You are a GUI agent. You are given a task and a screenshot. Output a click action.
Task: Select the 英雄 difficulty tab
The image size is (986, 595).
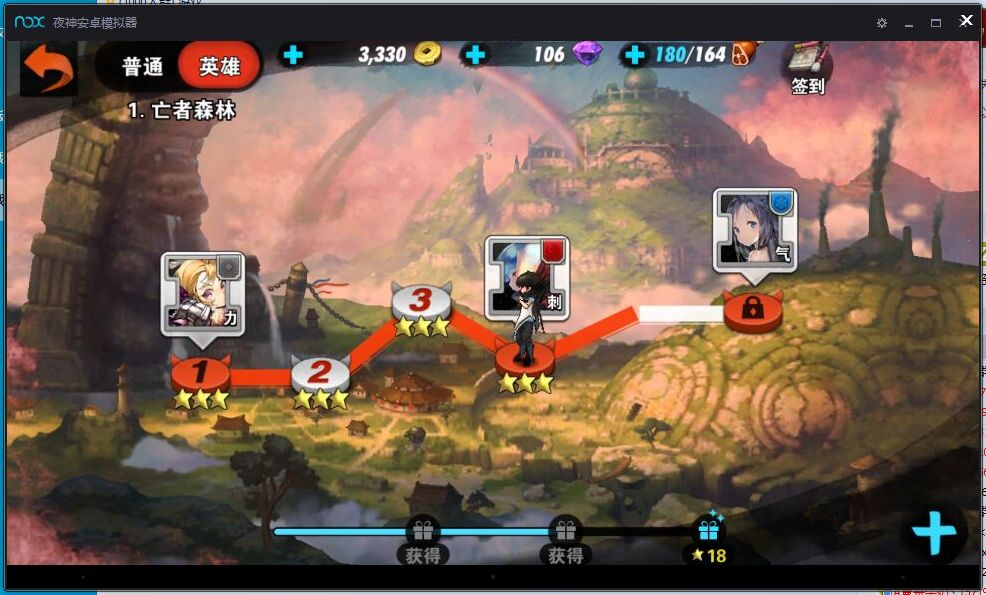coord(219,67)
